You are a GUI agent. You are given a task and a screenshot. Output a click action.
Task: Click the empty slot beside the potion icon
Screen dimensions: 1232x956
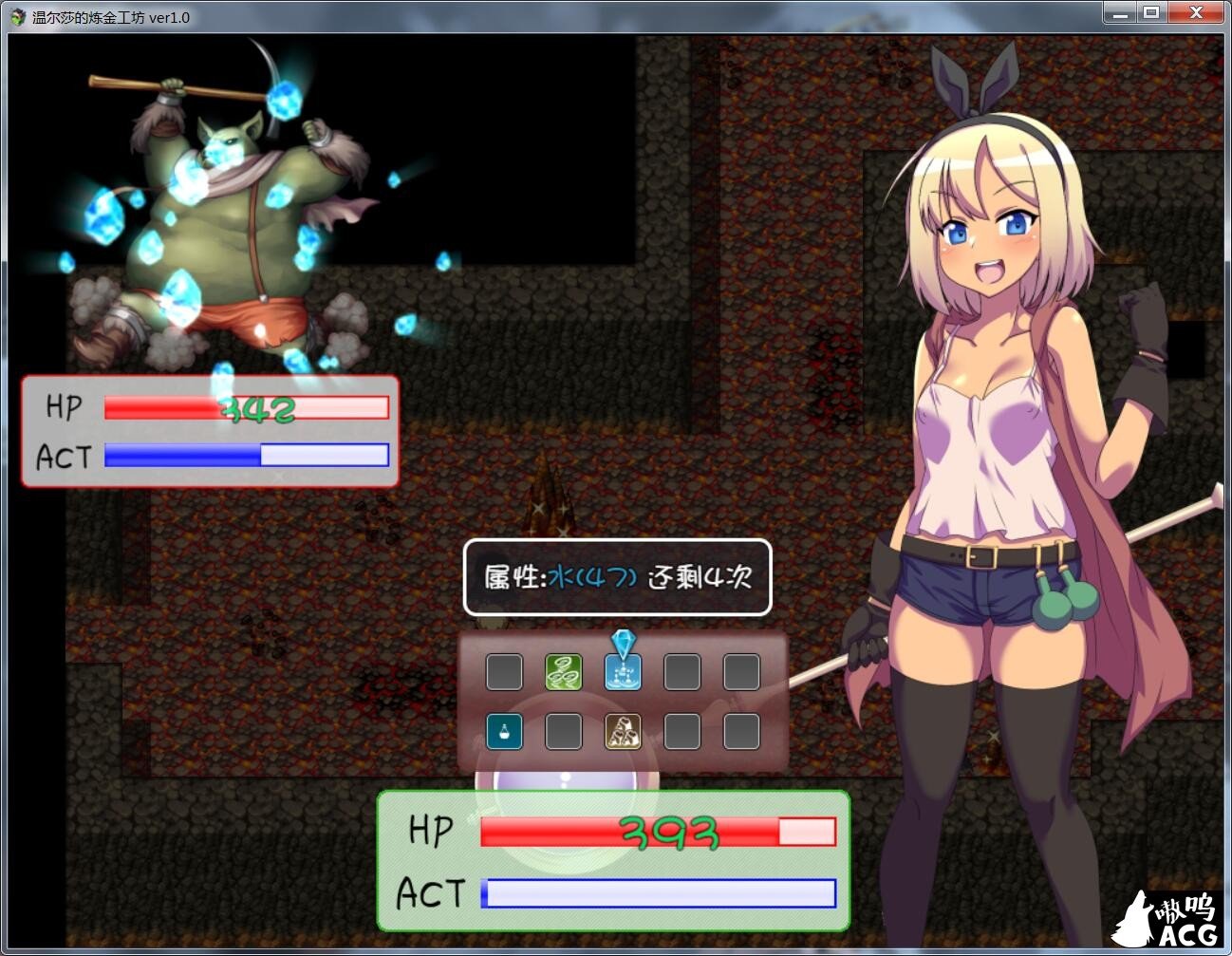tap(564, 731)
